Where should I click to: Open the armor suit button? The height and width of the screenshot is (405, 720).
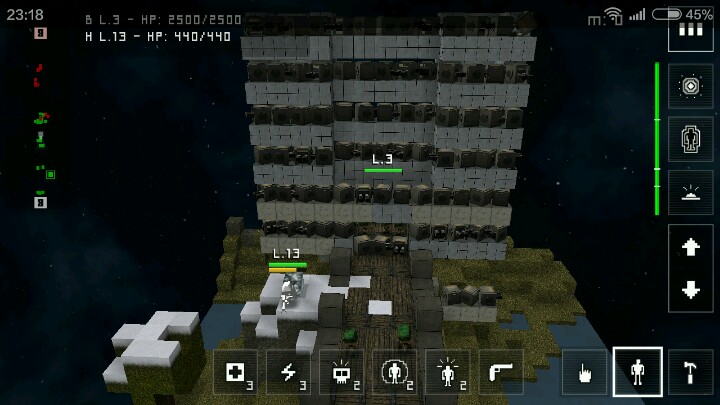pos(691,139)
